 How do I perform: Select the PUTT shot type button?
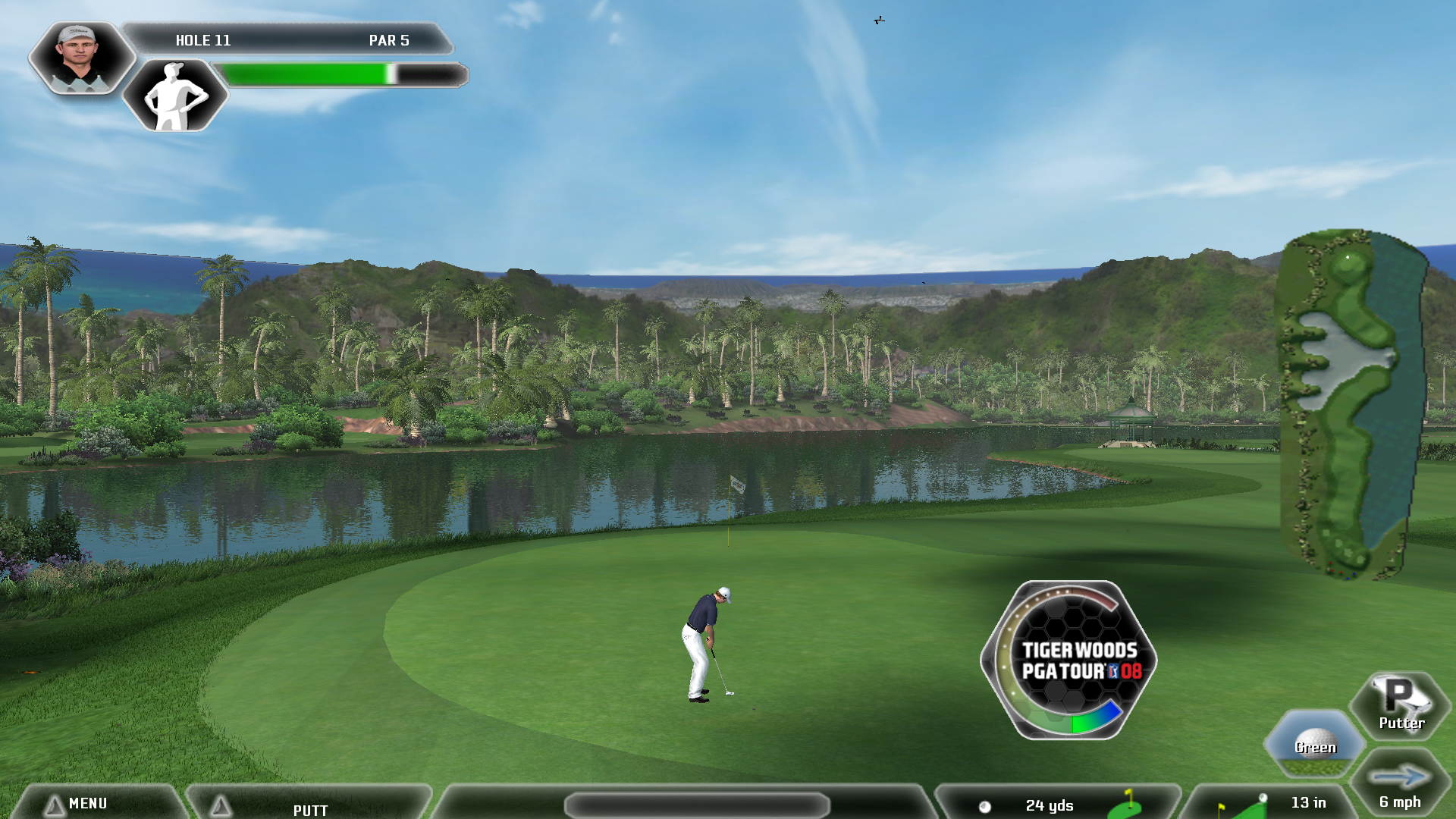pyautogui.click(x=309, y=808)
